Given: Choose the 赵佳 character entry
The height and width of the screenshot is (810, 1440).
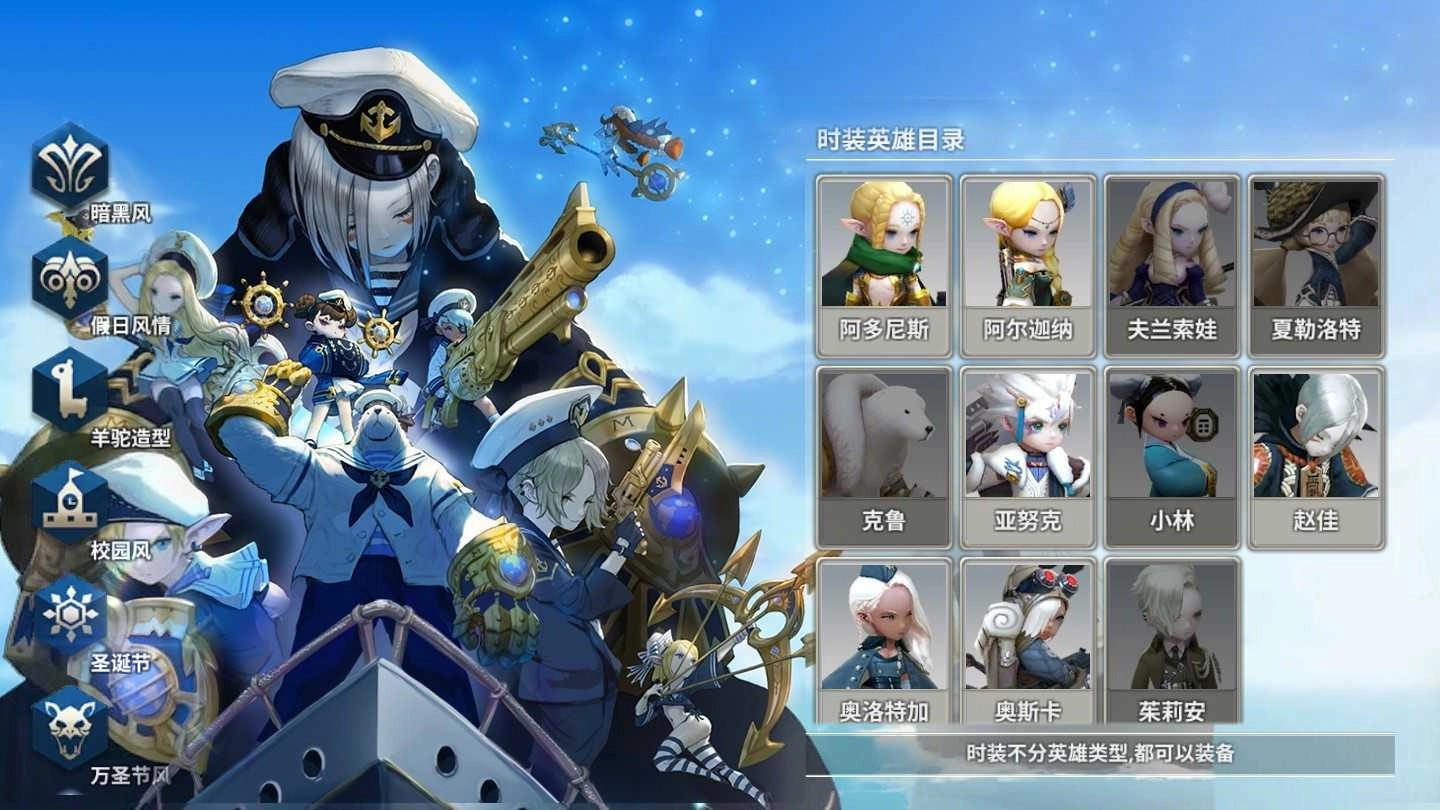Looking at the screenshot, I should (x=1316, y=455).
